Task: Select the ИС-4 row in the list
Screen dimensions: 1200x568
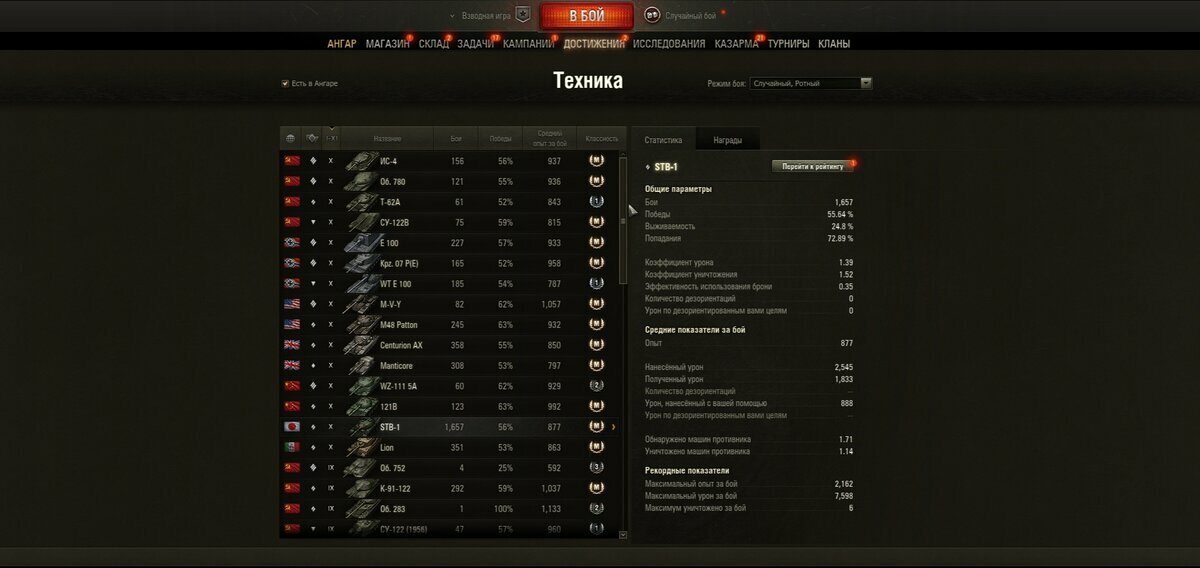Action: (x=450, y=161)
